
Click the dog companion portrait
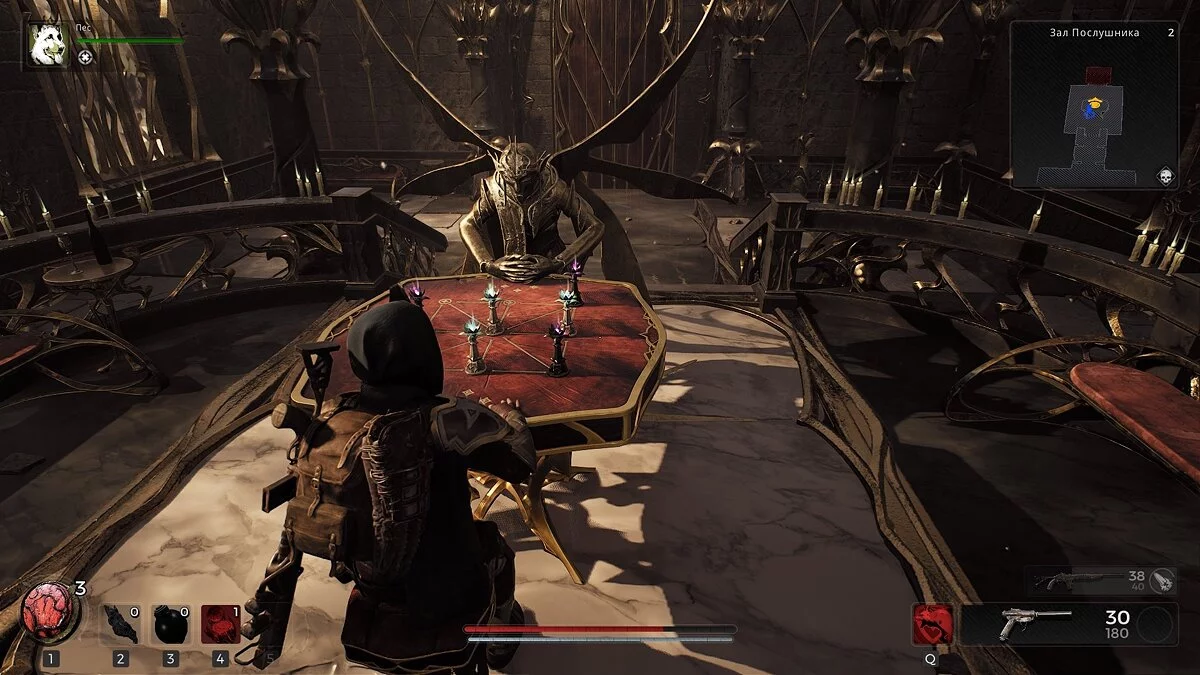point(48,44)
